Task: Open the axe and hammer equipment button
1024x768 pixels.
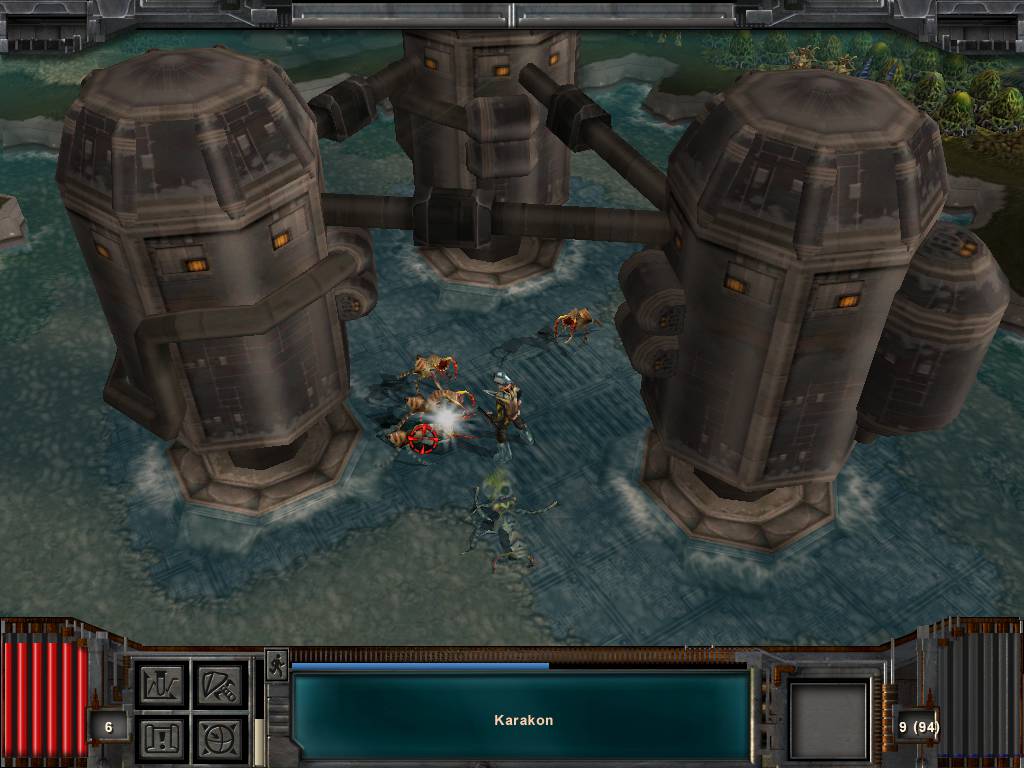Action: [x=219, y=684]
